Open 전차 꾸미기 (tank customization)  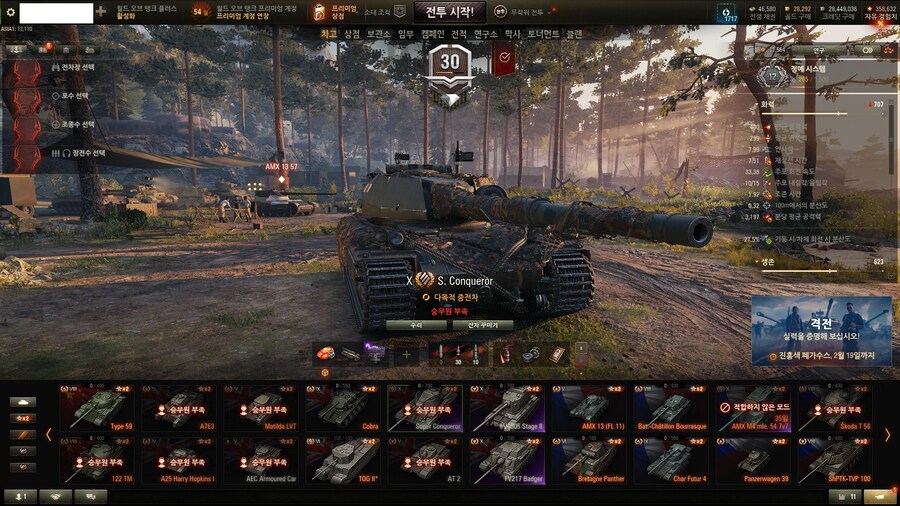(x=483, y=325)
